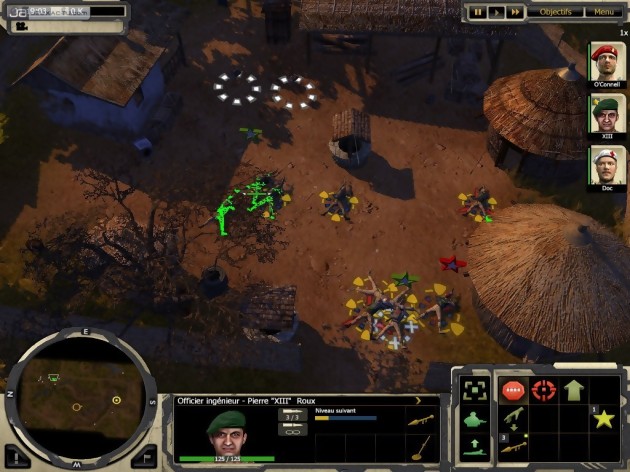Open the Objectifs panel
This screenshot has height=472, width=630.
pyautogui.click(x=556, y=12)
